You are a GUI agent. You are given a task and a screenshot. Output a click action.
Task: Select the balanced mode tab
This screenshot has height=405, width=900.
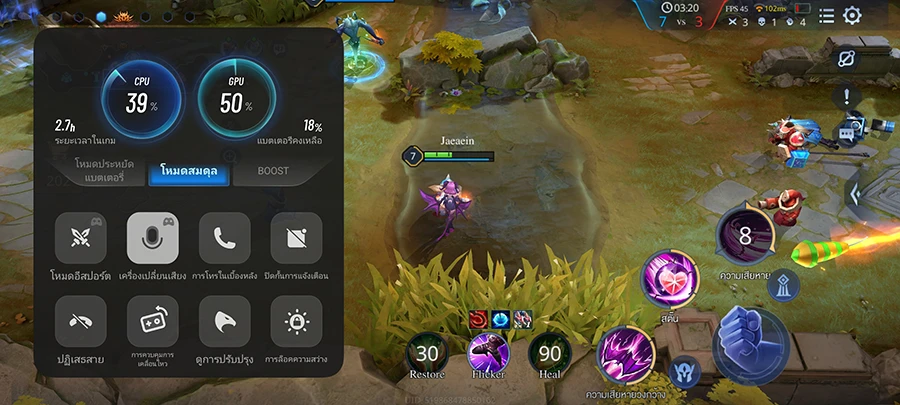[190, 171]
